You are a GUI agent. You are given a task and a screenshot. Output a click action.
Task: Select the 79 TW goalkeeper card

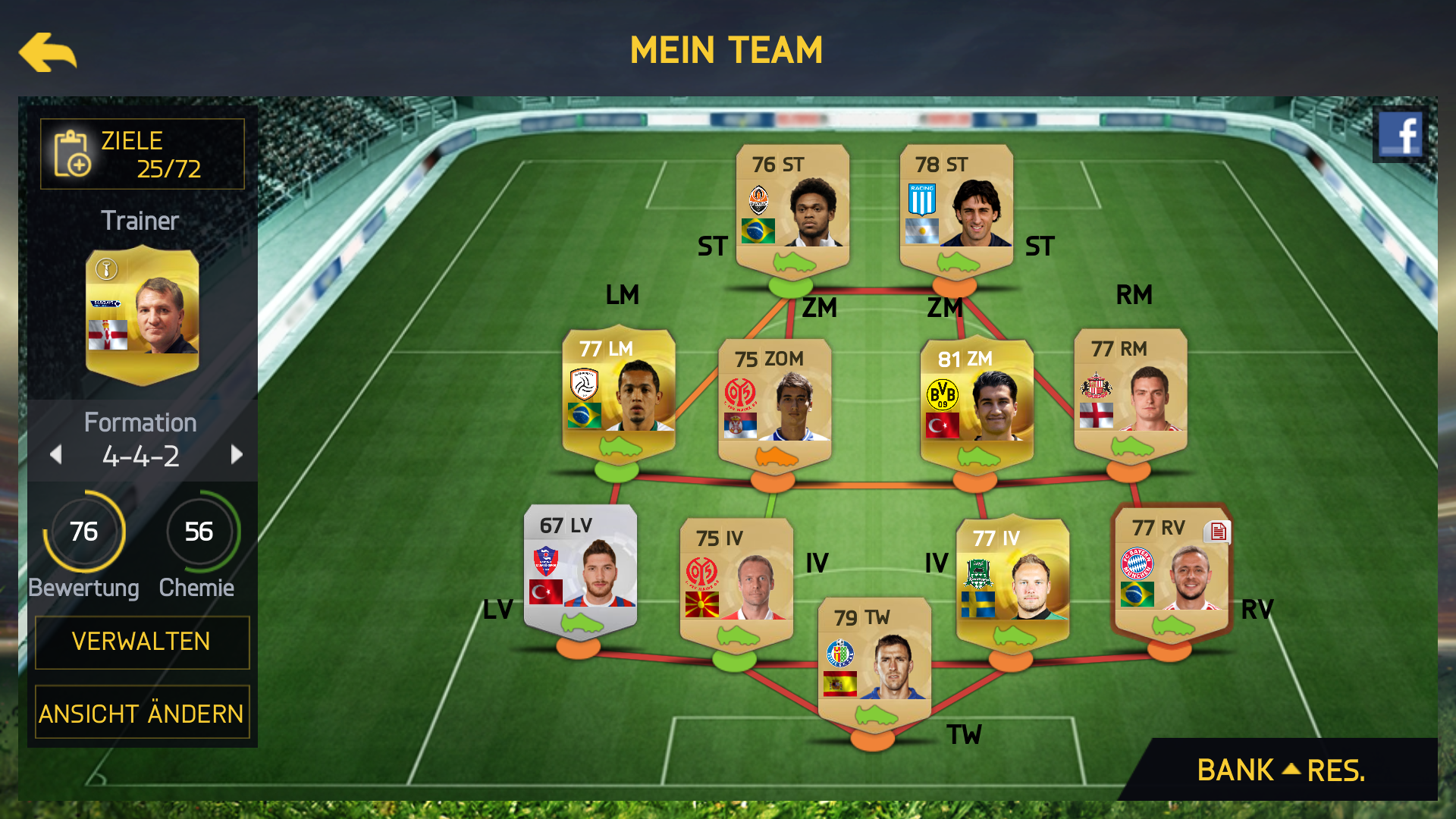pyautogui.click(x=874, y=661)
